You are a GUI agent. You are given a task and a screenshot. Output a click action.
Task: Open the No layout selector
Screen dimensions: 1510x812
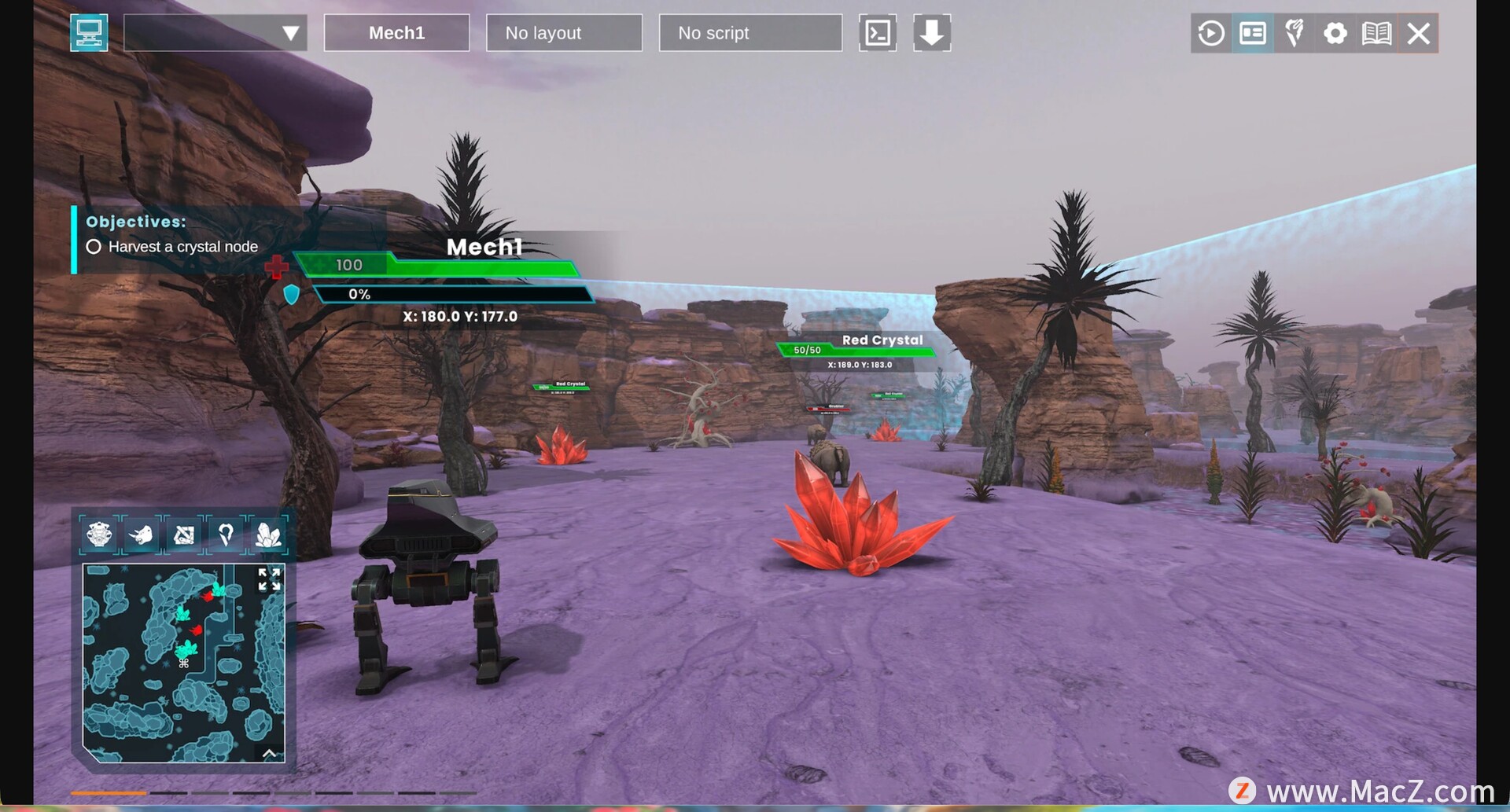click(564, 33)
